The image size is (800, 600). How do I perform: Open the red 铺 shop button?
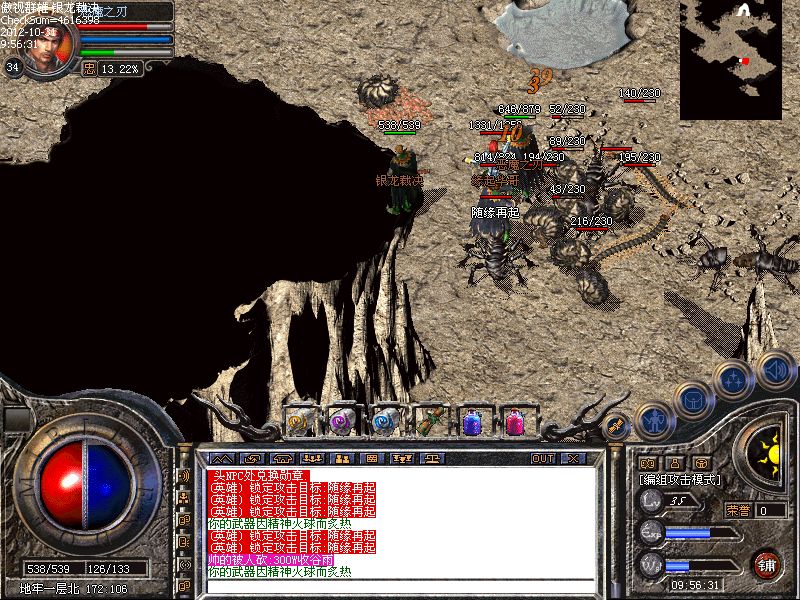click(766, 563)
